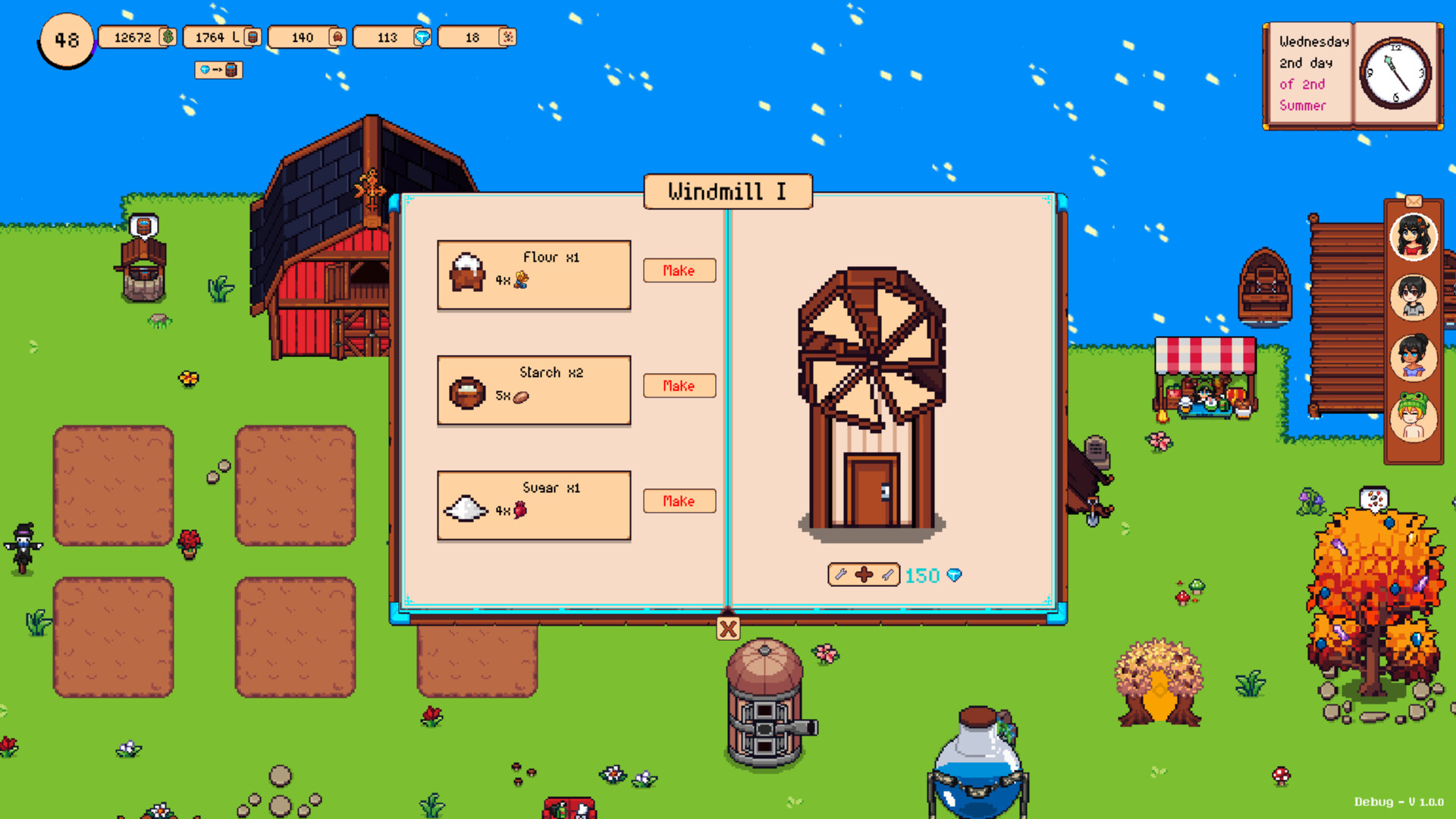Screen dimensions: 1456x819
Task: Select the top character portrait in the sidebar
Action: pos(1412,237)
